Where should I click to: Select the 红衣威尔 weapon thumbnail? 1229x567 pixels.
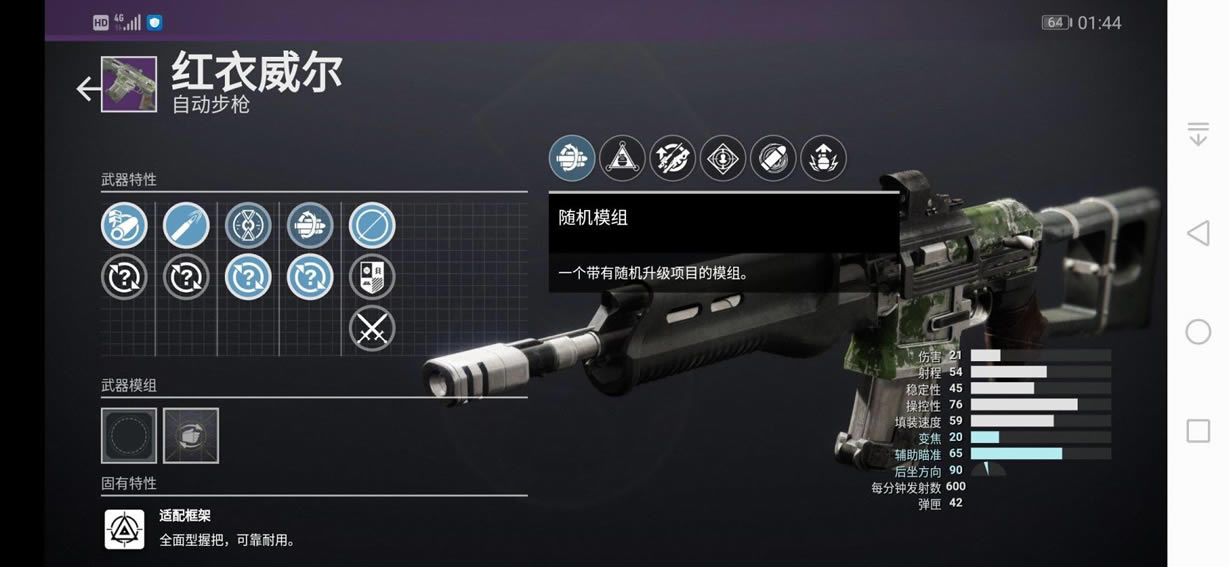(x=129, y=85)
